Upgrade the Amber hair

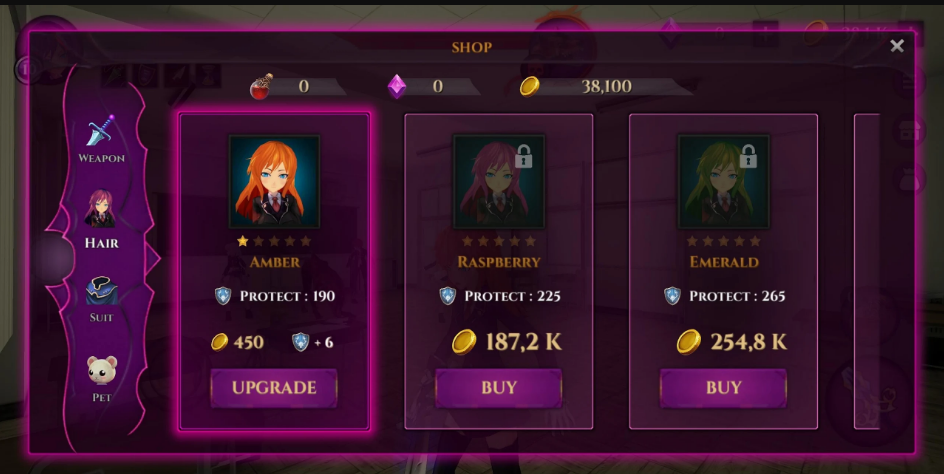click(274, 388)
